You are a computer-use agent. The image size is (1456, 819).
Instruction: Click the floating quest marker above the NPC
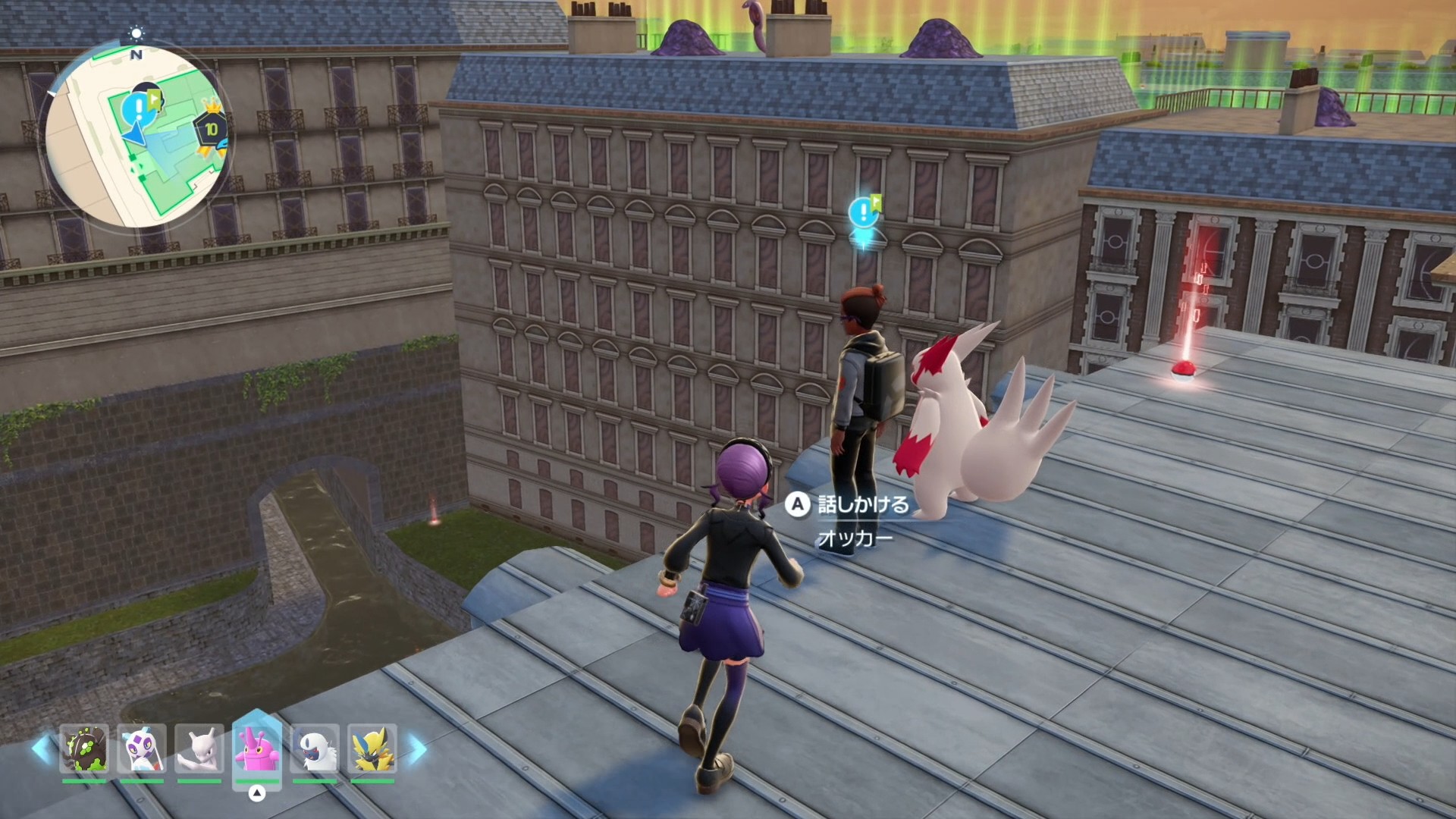864,212
